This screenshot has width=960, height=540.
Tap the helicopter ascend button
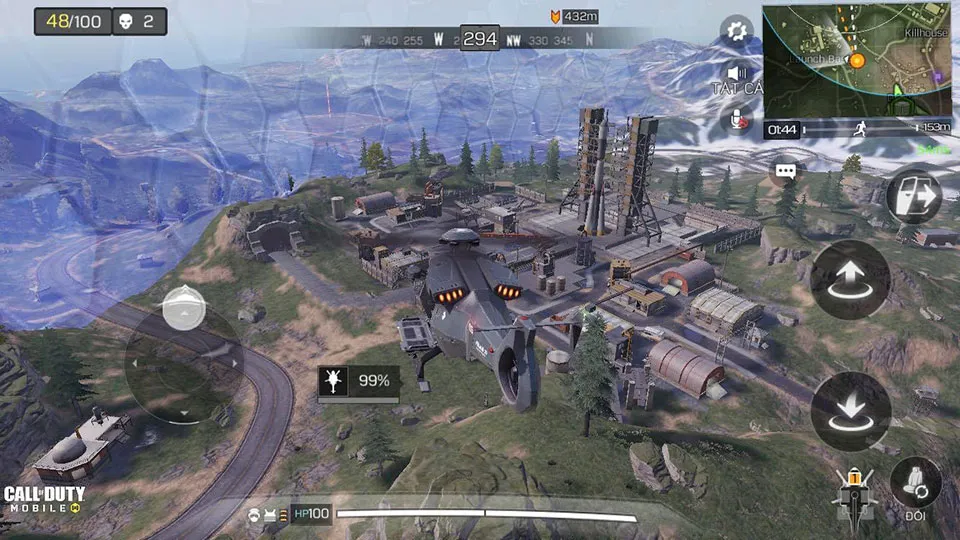pyautogui.click(x=850, y=280)
